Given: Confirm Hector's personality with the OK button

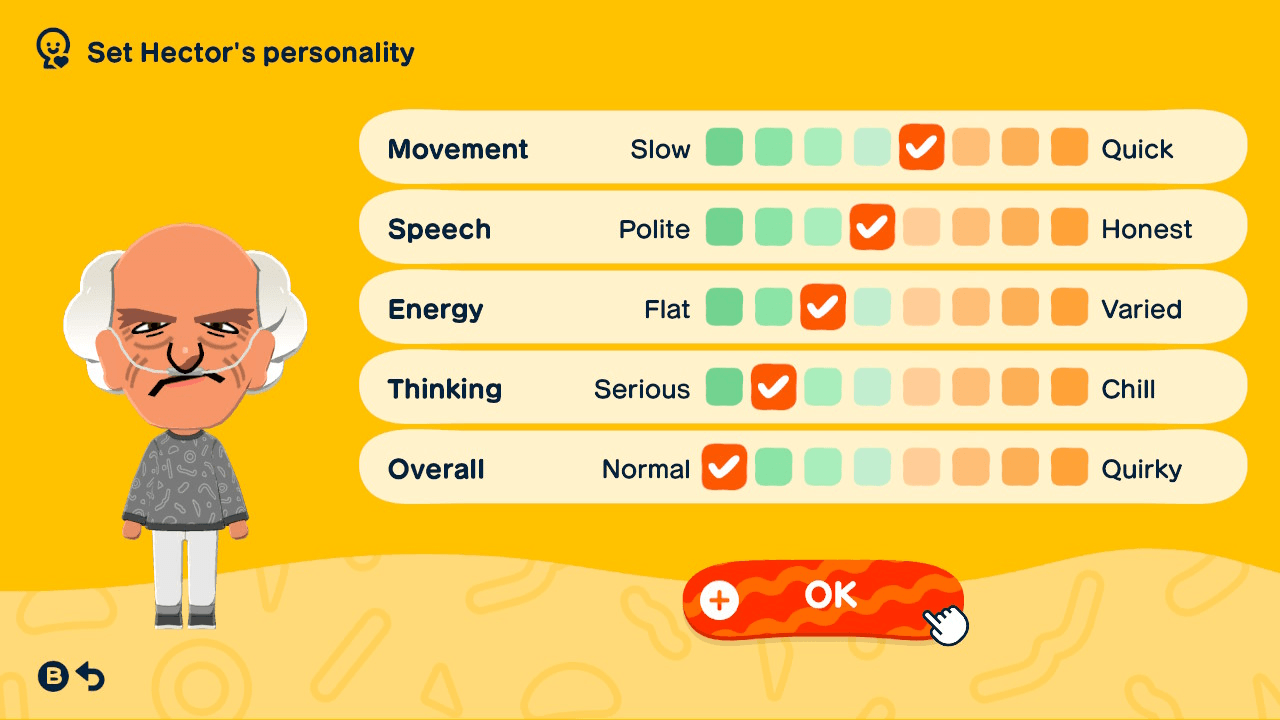Looking at the screenshot, I should tap(823, 596).
